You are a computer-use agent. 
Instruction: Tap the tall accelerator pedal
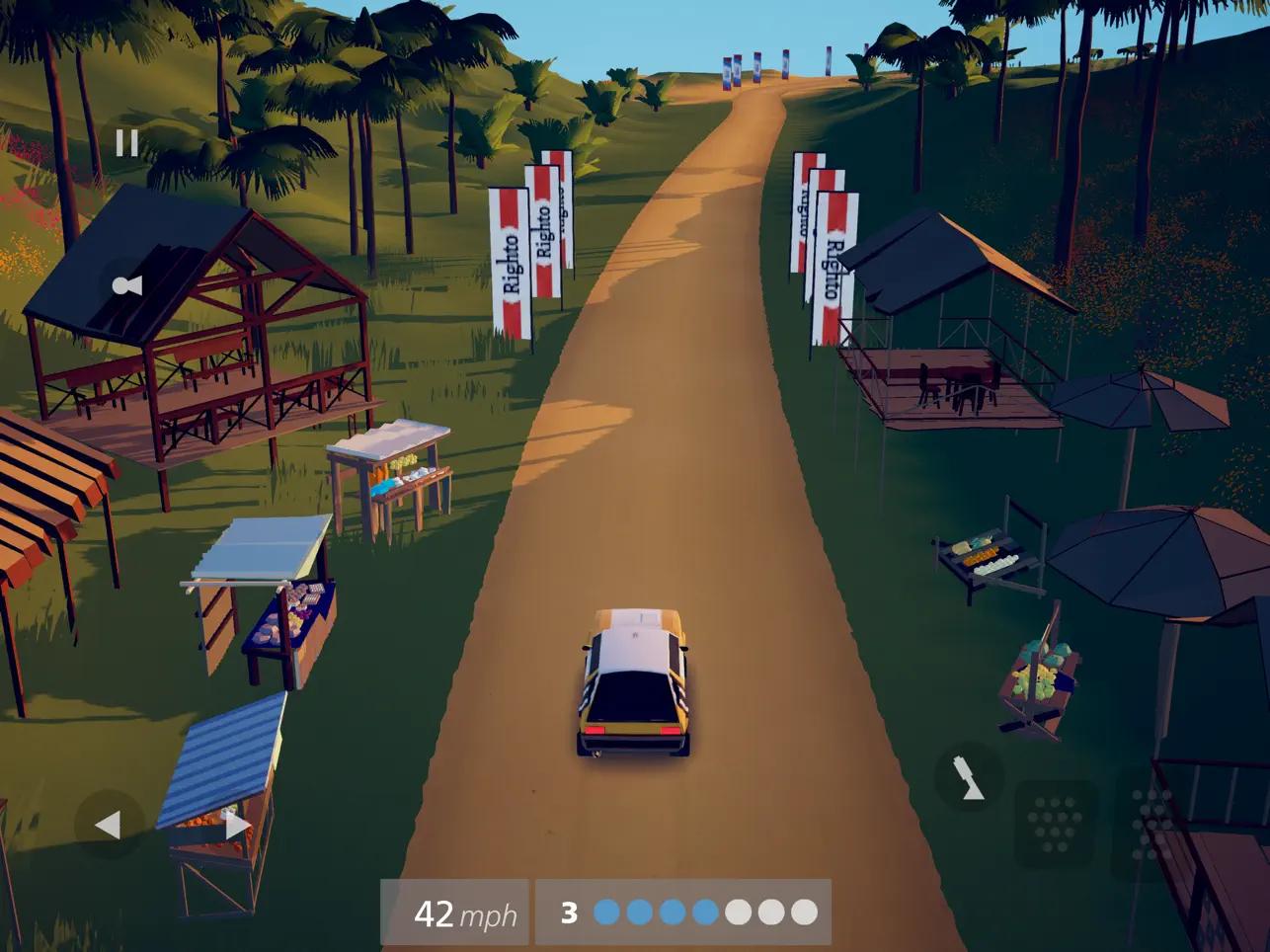click(1151, 824)
